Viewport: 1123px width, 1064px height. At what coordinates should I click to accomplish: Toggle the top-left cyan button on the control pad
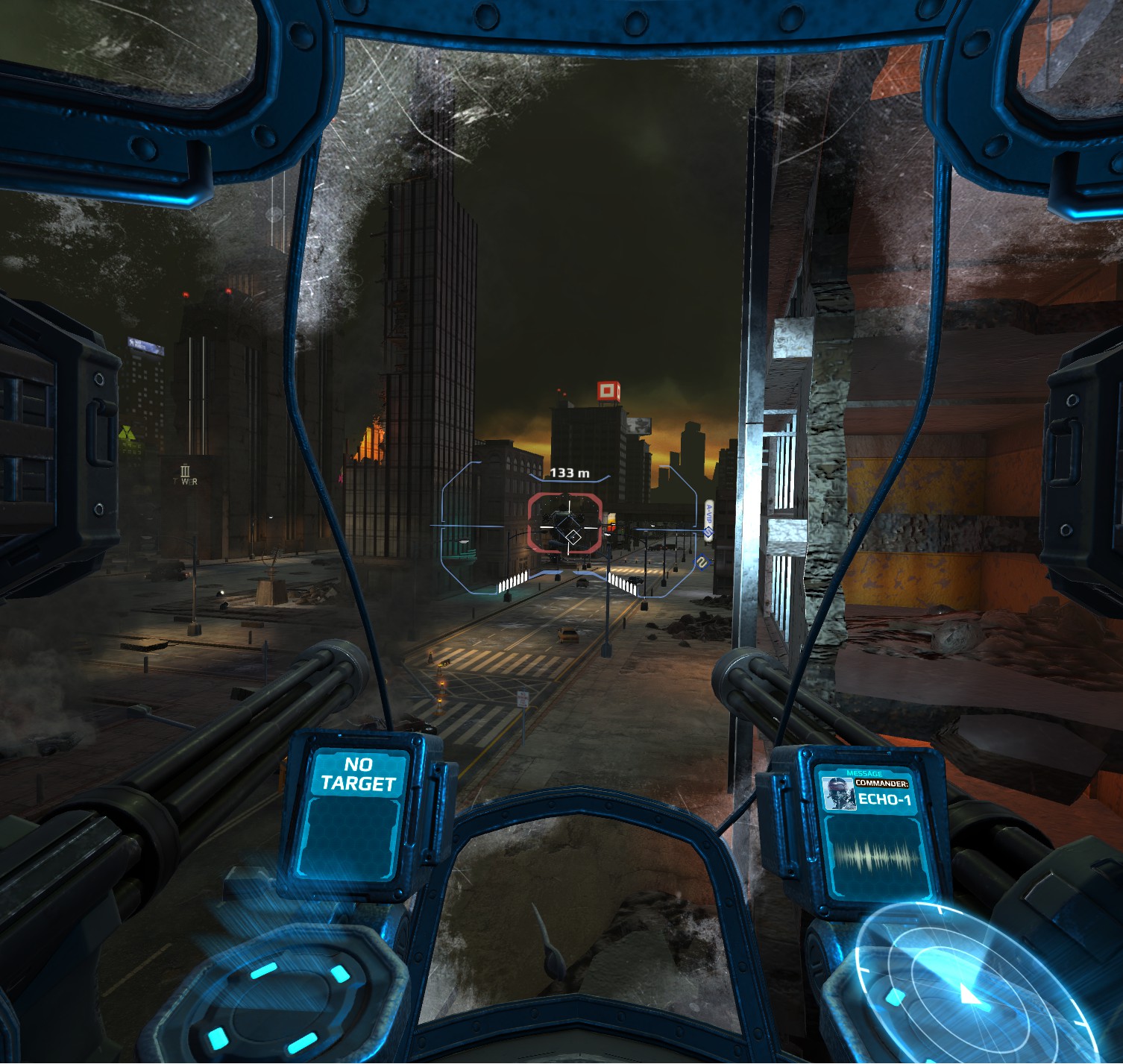(264, 971)
